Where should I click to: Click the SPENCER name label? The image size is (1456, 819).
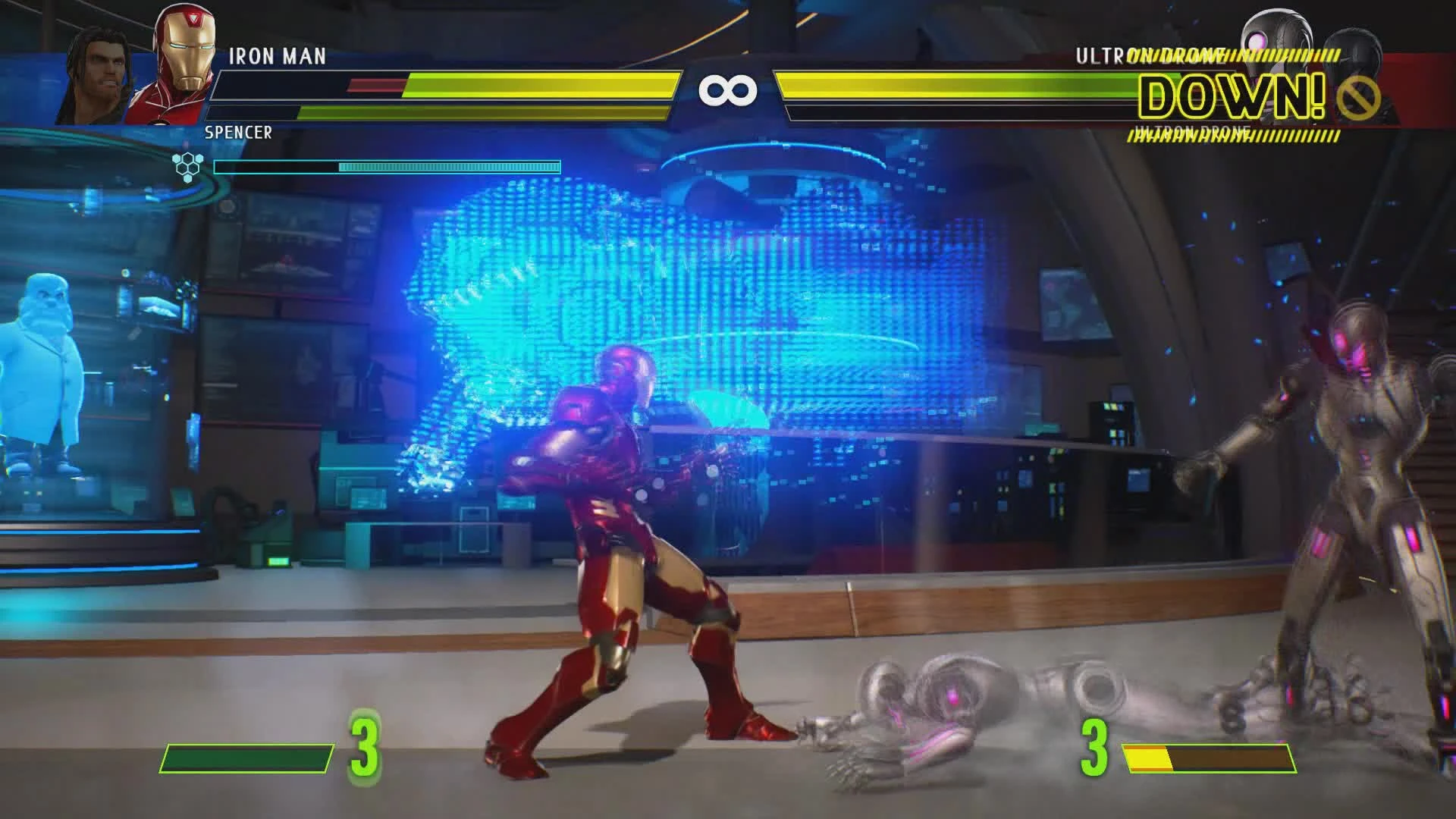click(x=237, y=133)
